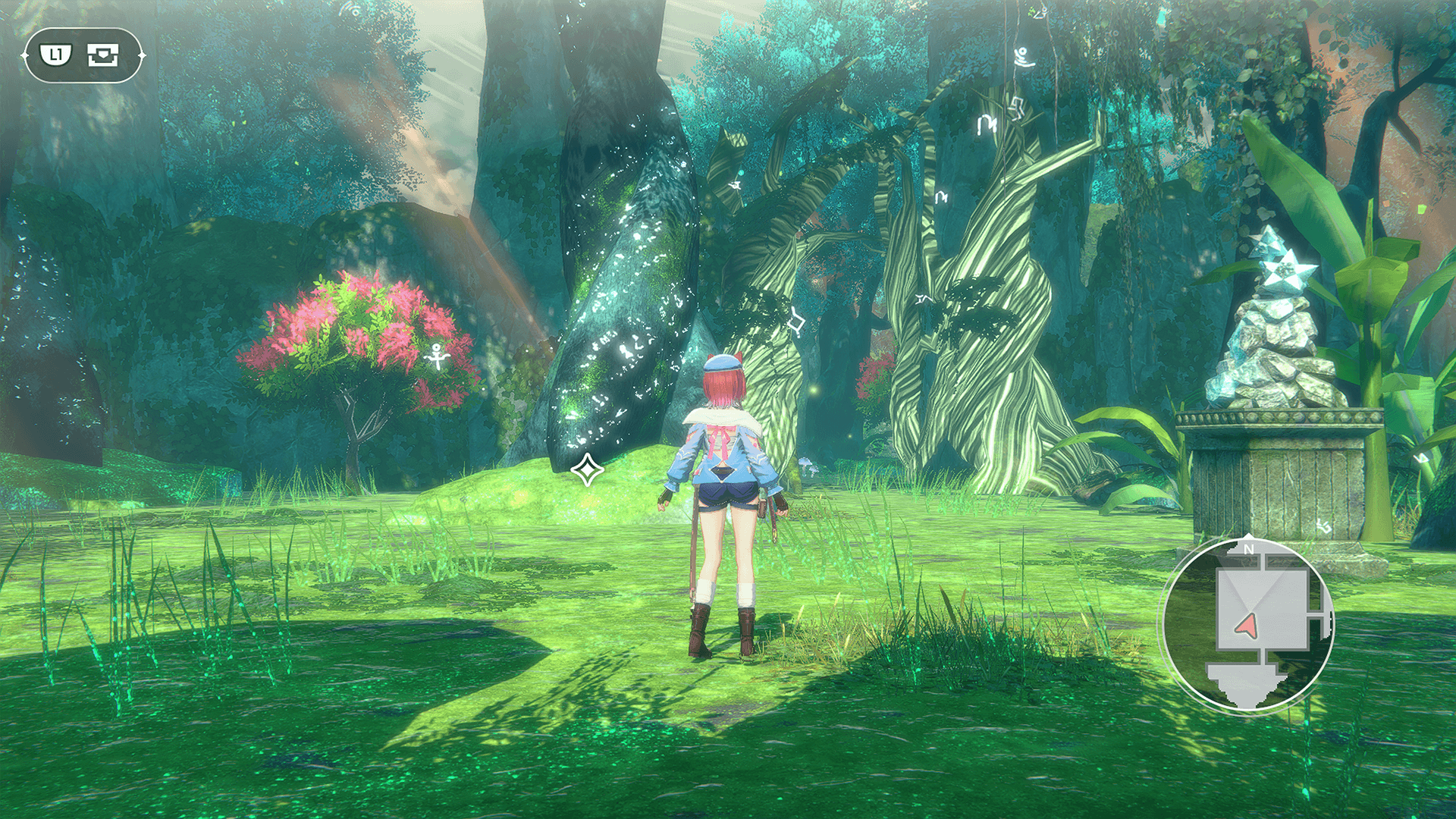
Task: Open the circular minimap
Action: coord(1247,624)
